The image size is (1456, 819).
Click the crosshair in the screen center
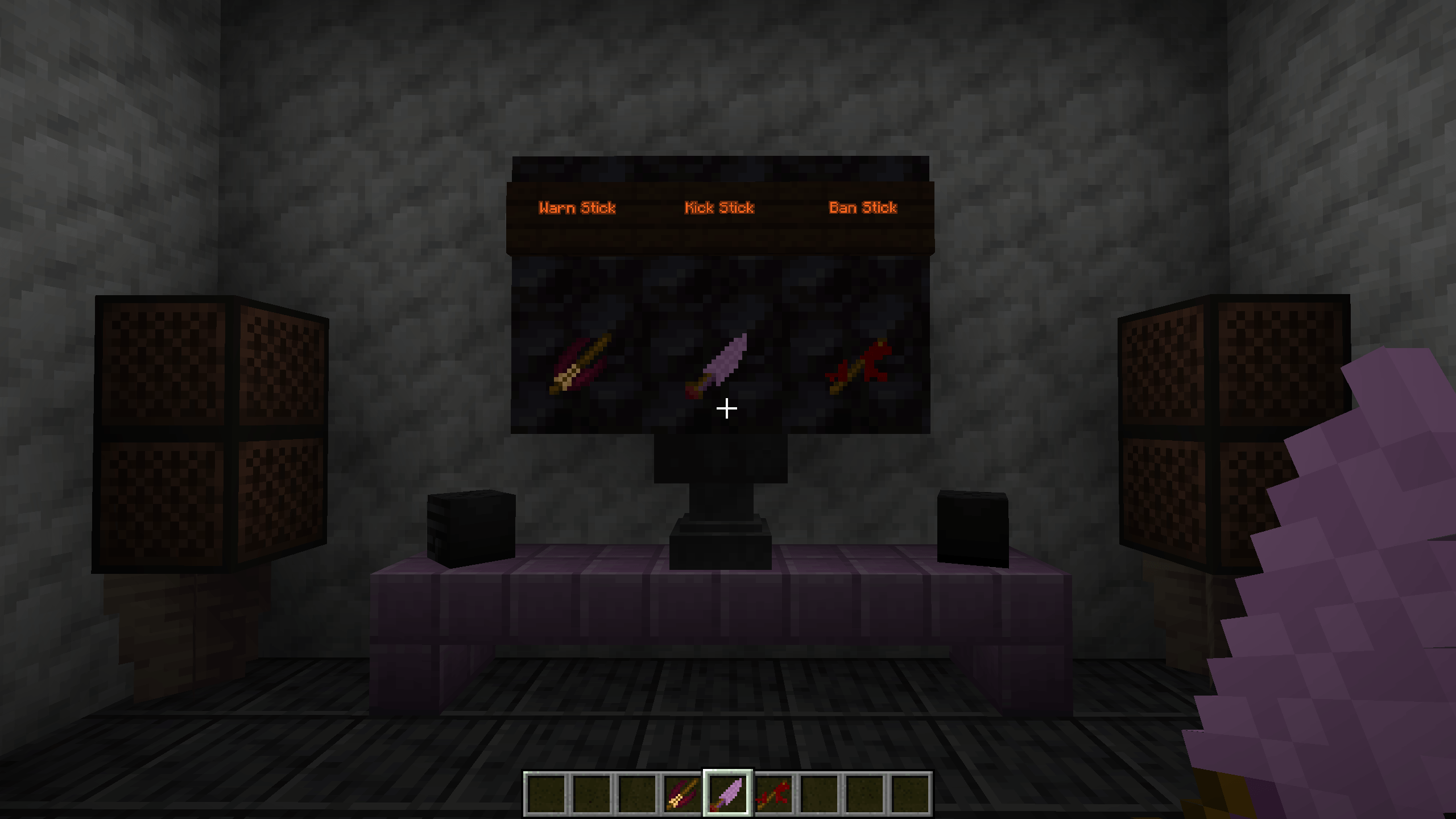(727, 408)
